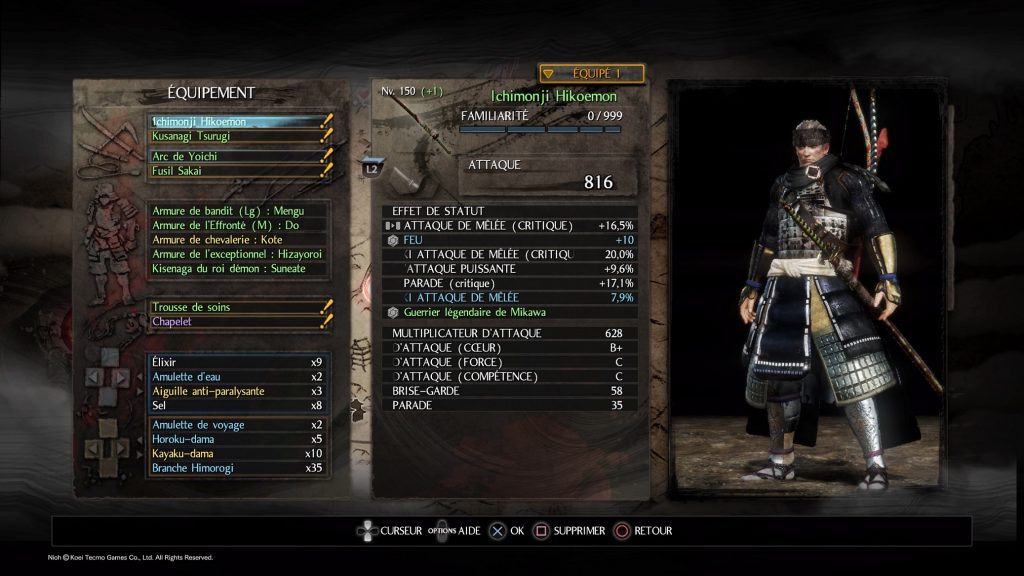This screenshot has width=1024, height=576.
Task: Select the Trousse de soins accessory
Action: pyautogui.click(x=236, y=307)
